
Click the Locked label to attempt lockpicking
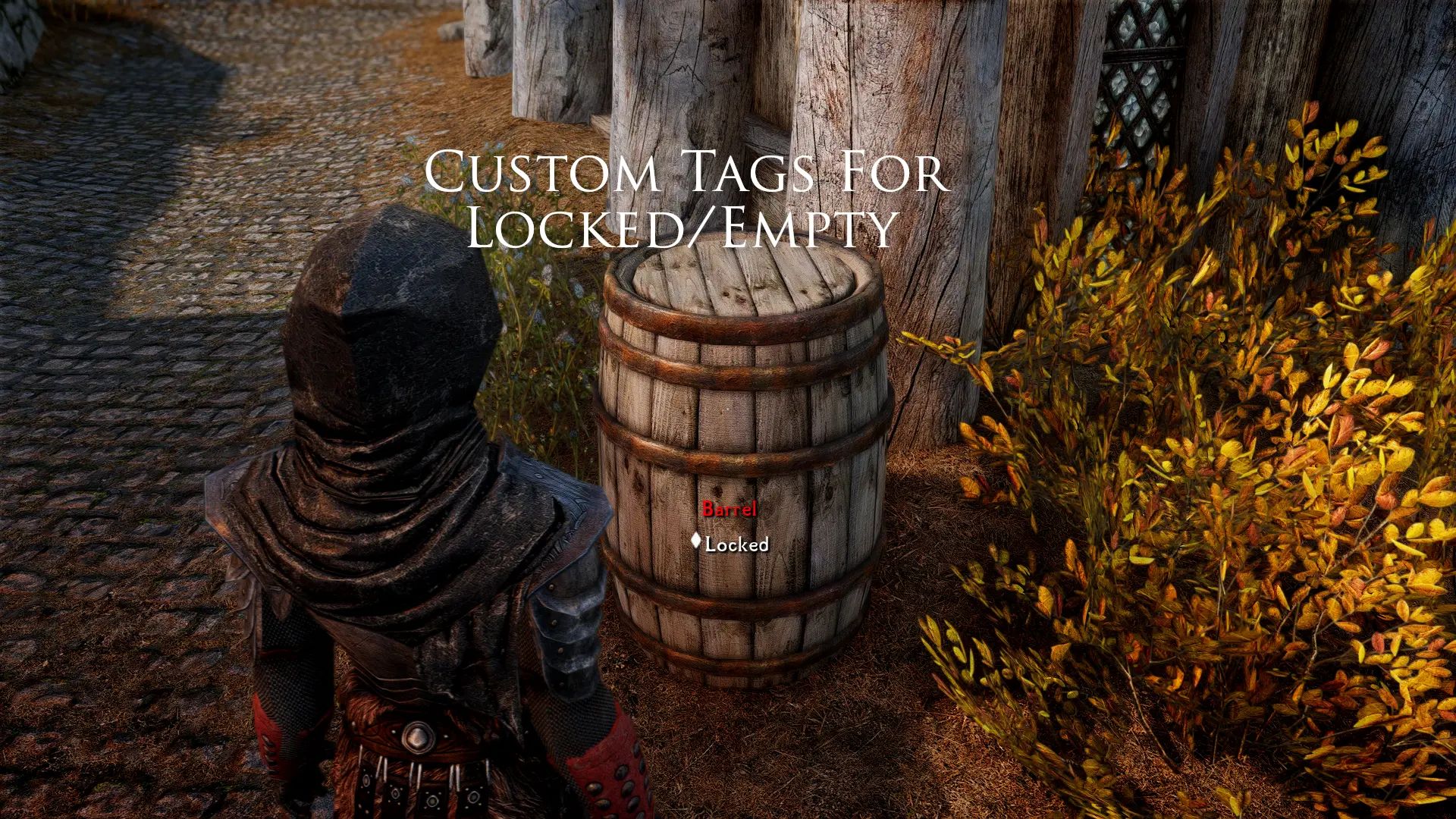[x=736, y=543]
